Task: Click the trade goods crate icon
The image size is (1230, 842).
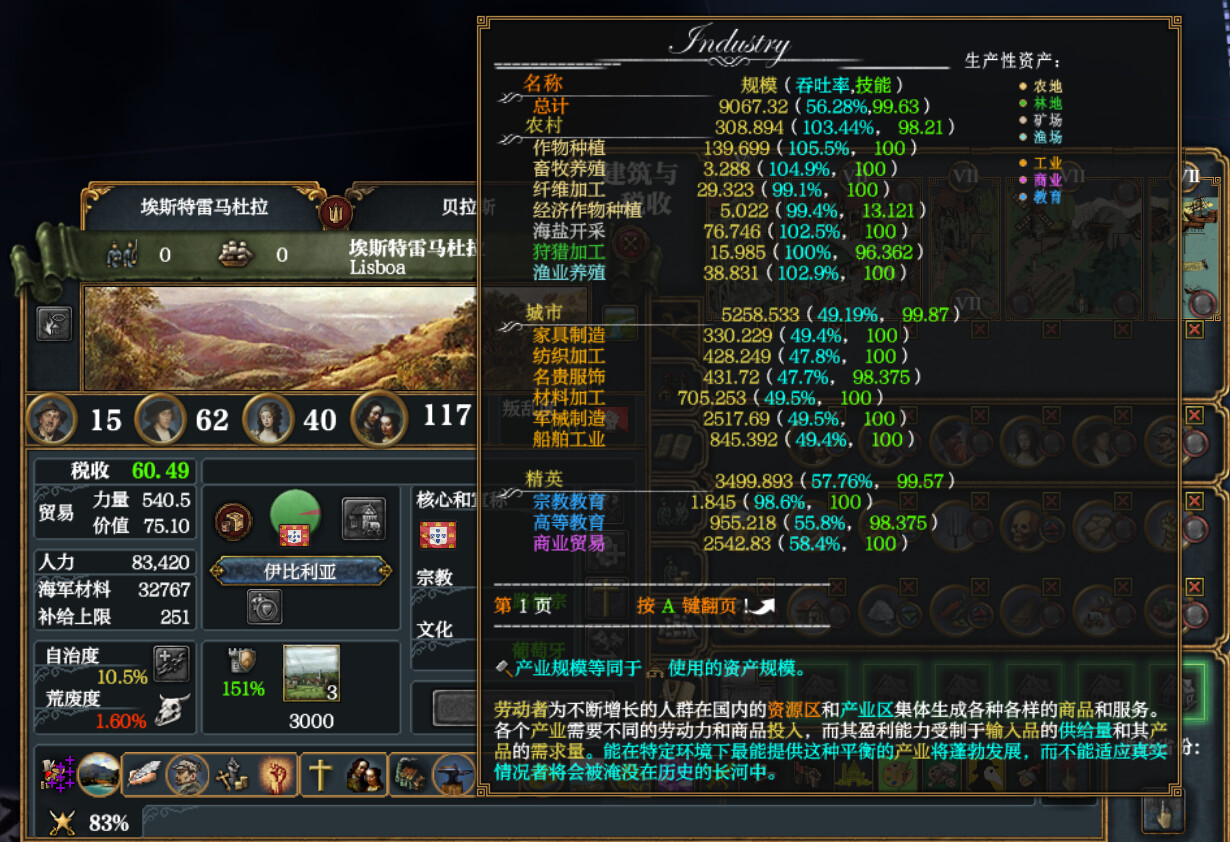Action: click(x=233, y=520)
